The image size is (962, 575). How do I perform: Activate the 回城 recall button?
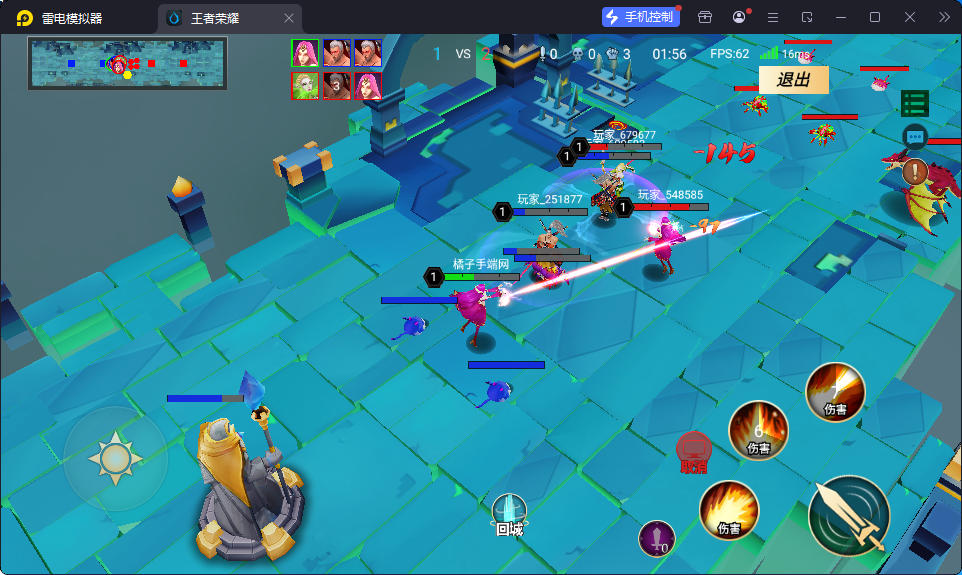[x=509, y=514]
